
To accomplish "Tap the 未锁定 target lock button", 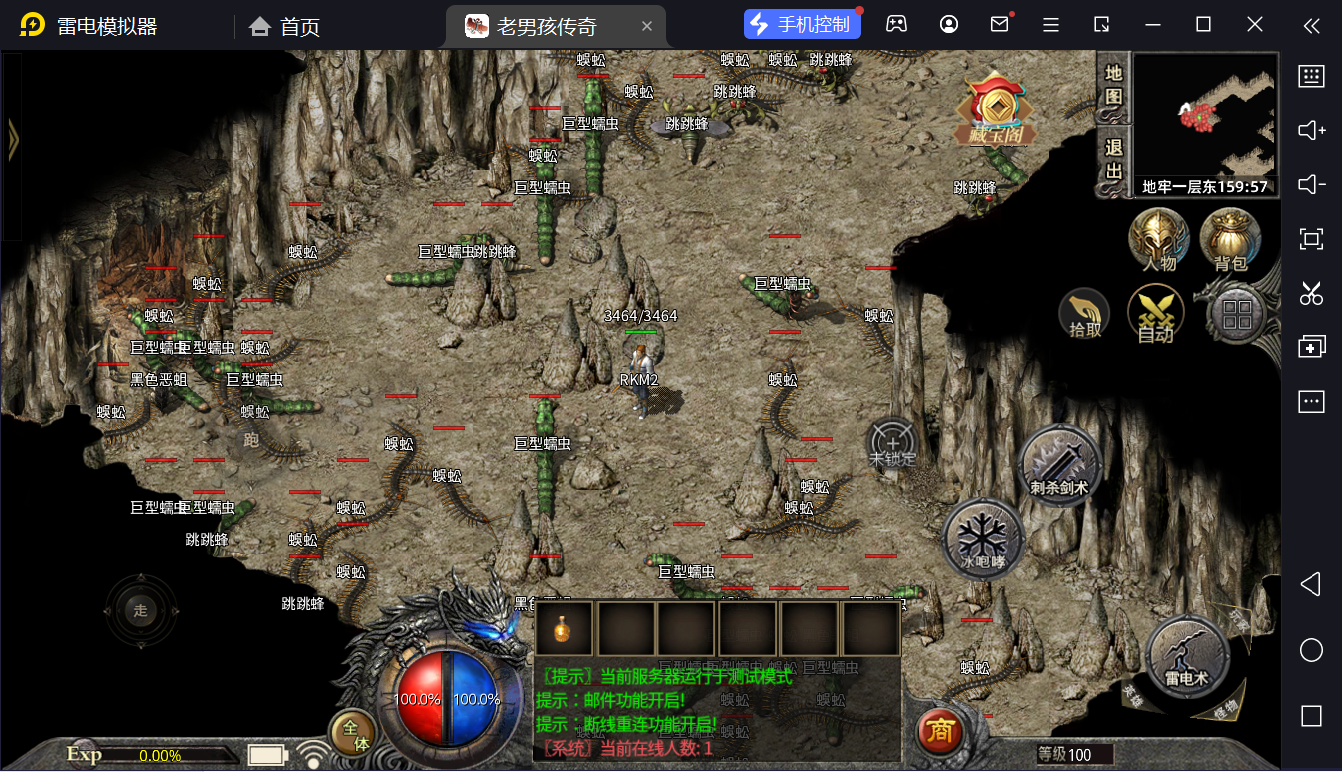I will pyautogui.click(x=892, y=444).
